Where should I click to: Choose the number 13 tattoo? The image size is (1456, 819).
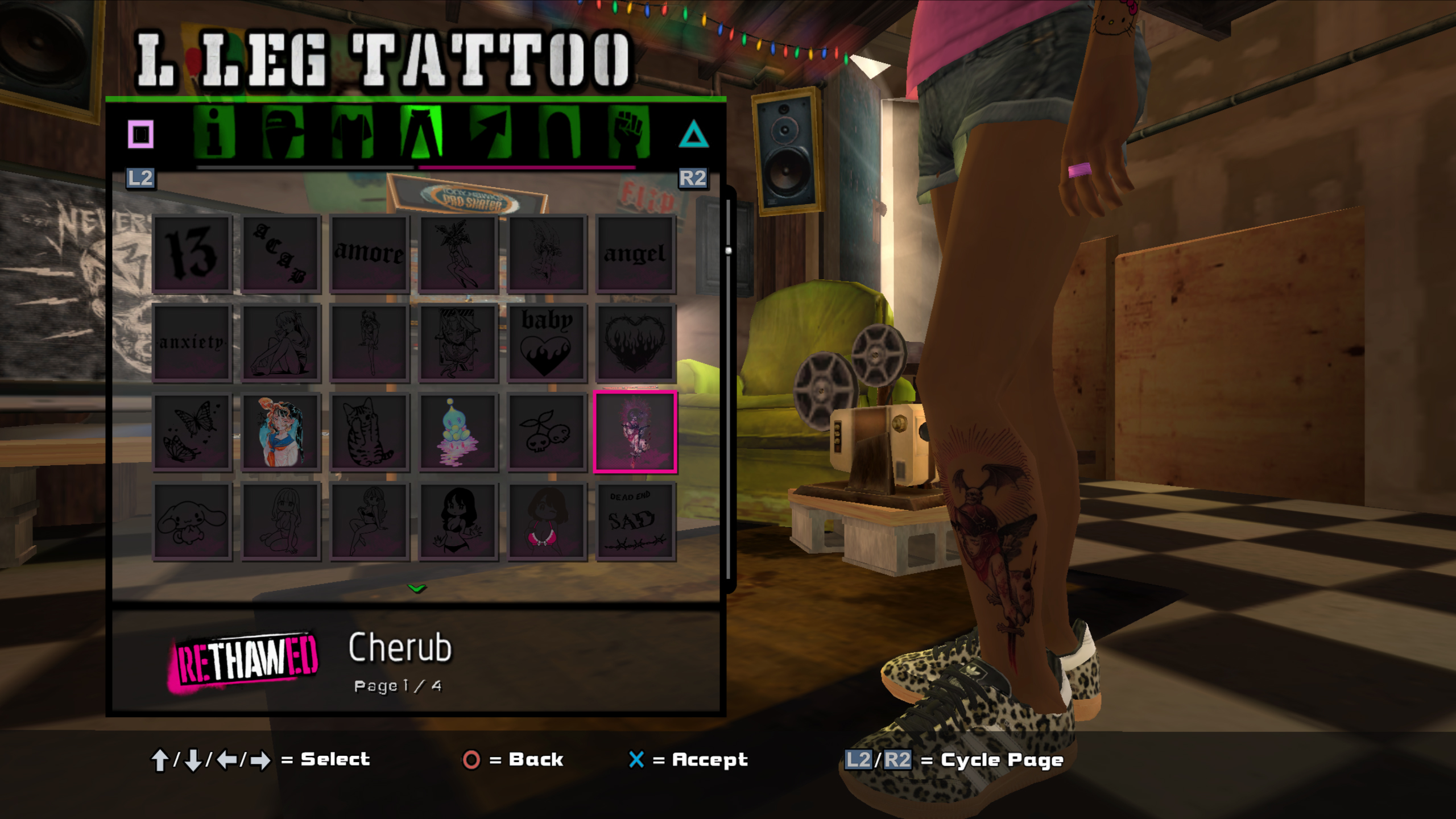(x=192, y=254)
